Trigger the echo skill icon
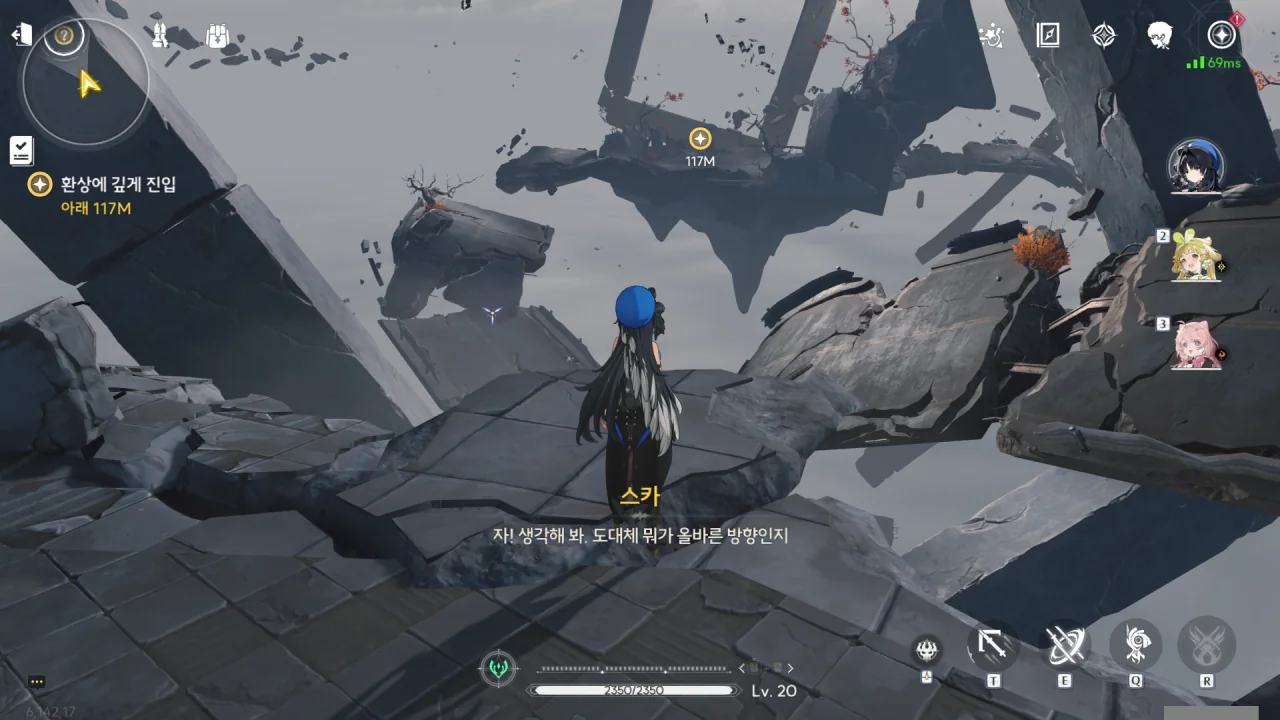 tap(1136, 645)
